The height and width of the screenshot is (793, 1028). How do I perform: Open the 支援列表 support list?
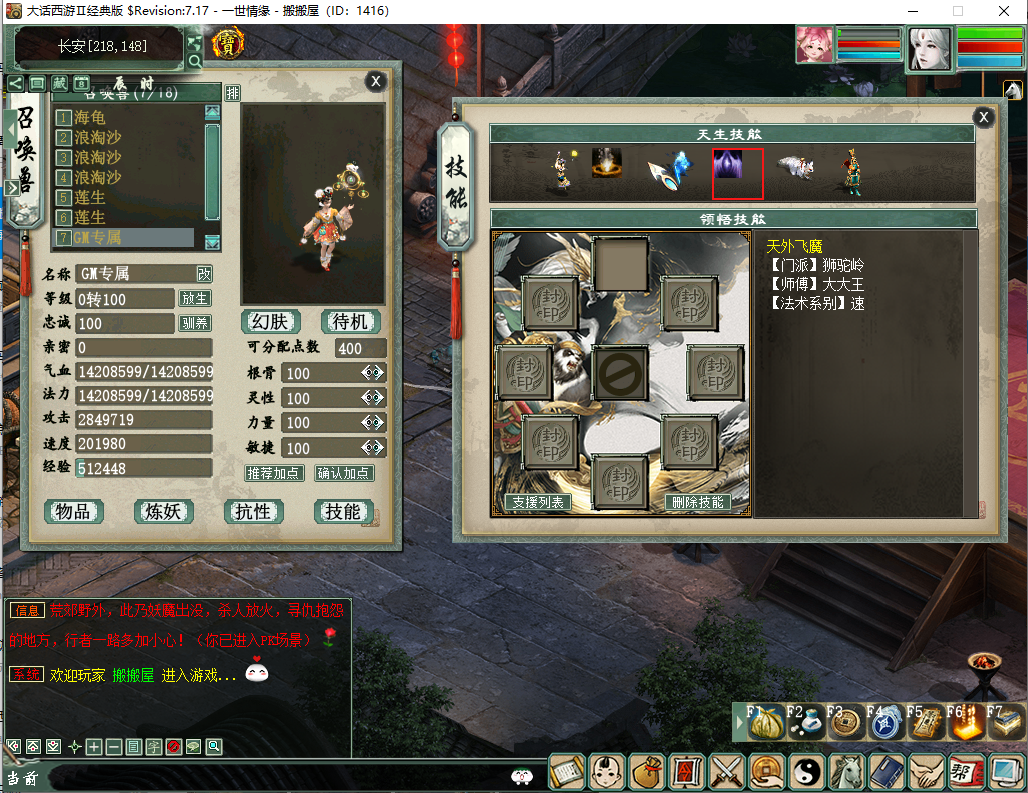click(538, 502)
